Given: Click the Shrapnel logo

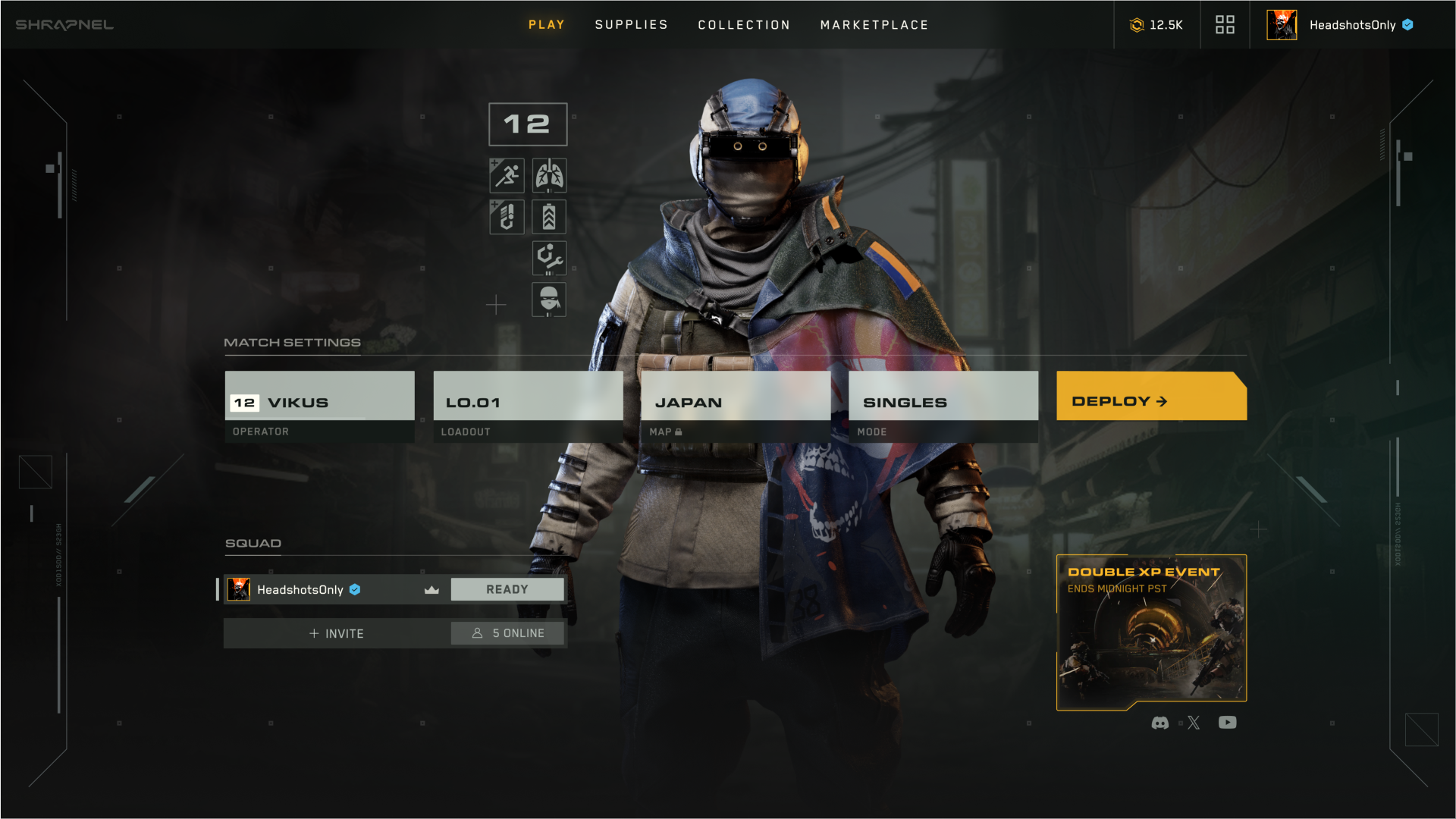Looking at the screenshot, I should pos(64,25).
